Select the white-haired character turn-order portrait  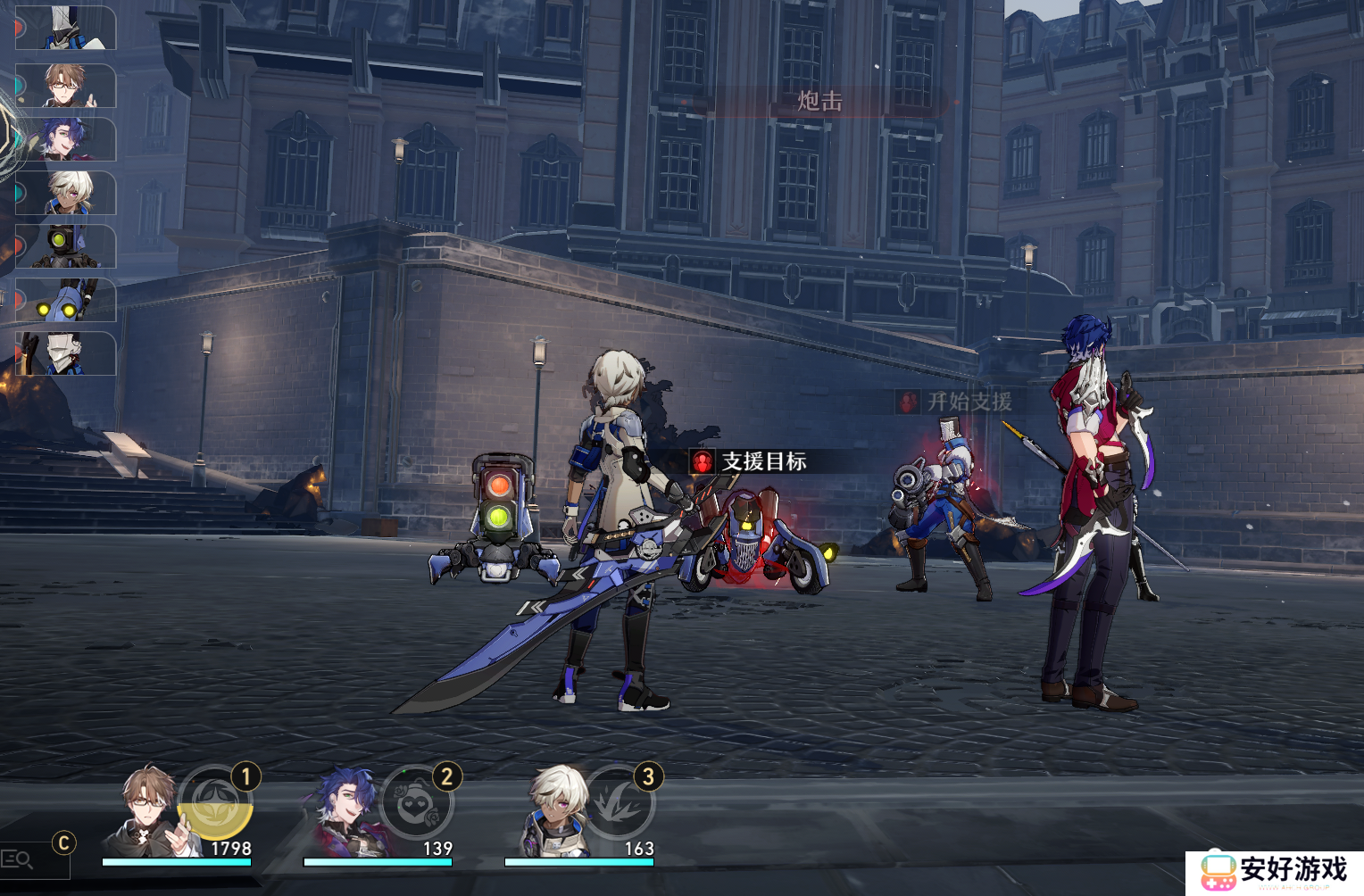(68, 193)
